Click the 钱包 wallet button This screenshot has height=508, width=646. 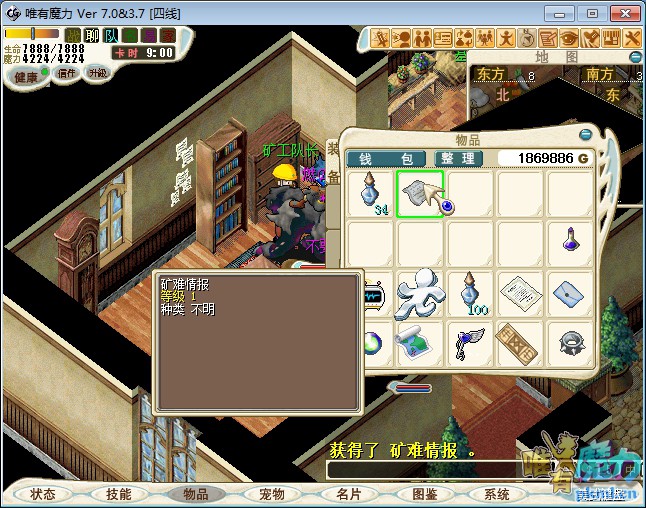(x=386, y=159)
